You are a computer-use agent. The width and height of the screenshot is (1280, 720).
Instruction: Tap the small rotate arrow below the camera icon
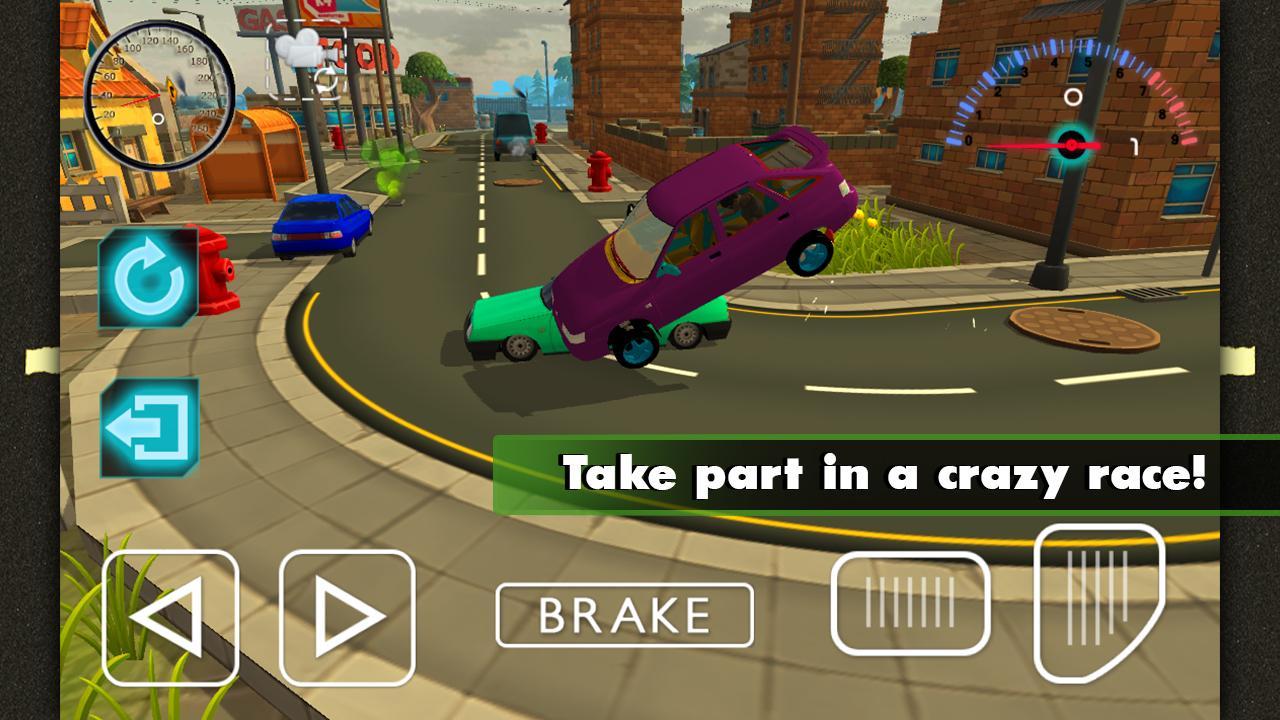(x=326, y=80)
